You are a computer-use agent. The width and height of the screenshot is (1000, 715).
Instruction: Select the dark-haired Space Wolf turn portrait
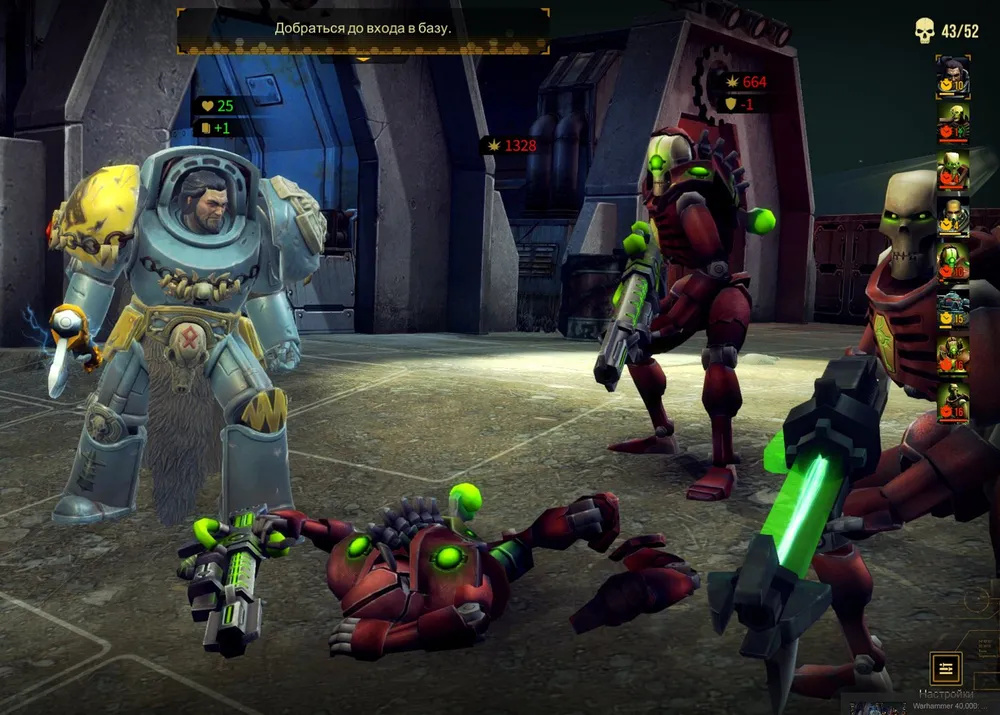[953, 77]
